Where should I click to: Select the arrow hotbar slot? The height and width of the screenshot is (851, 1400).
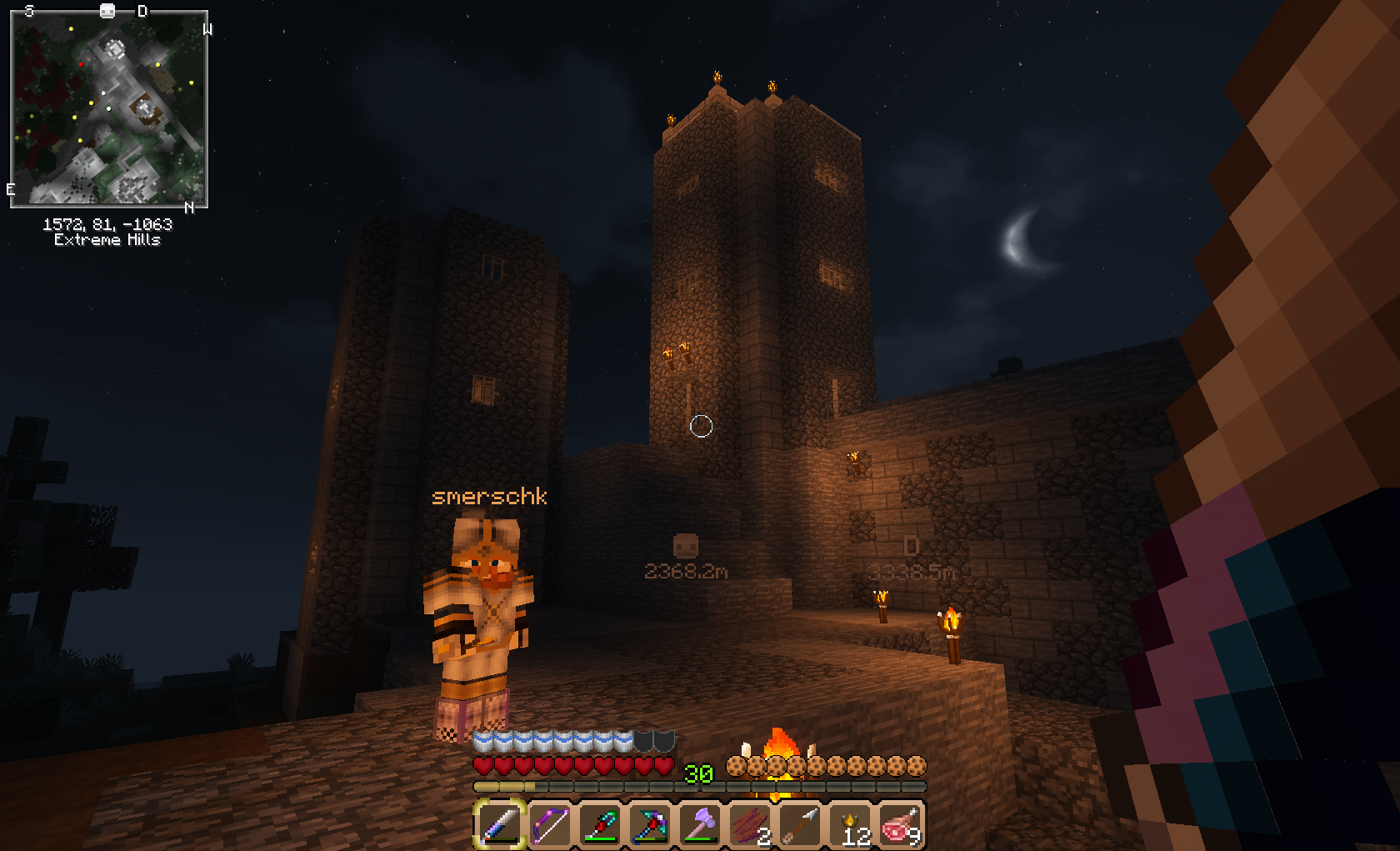800,824
